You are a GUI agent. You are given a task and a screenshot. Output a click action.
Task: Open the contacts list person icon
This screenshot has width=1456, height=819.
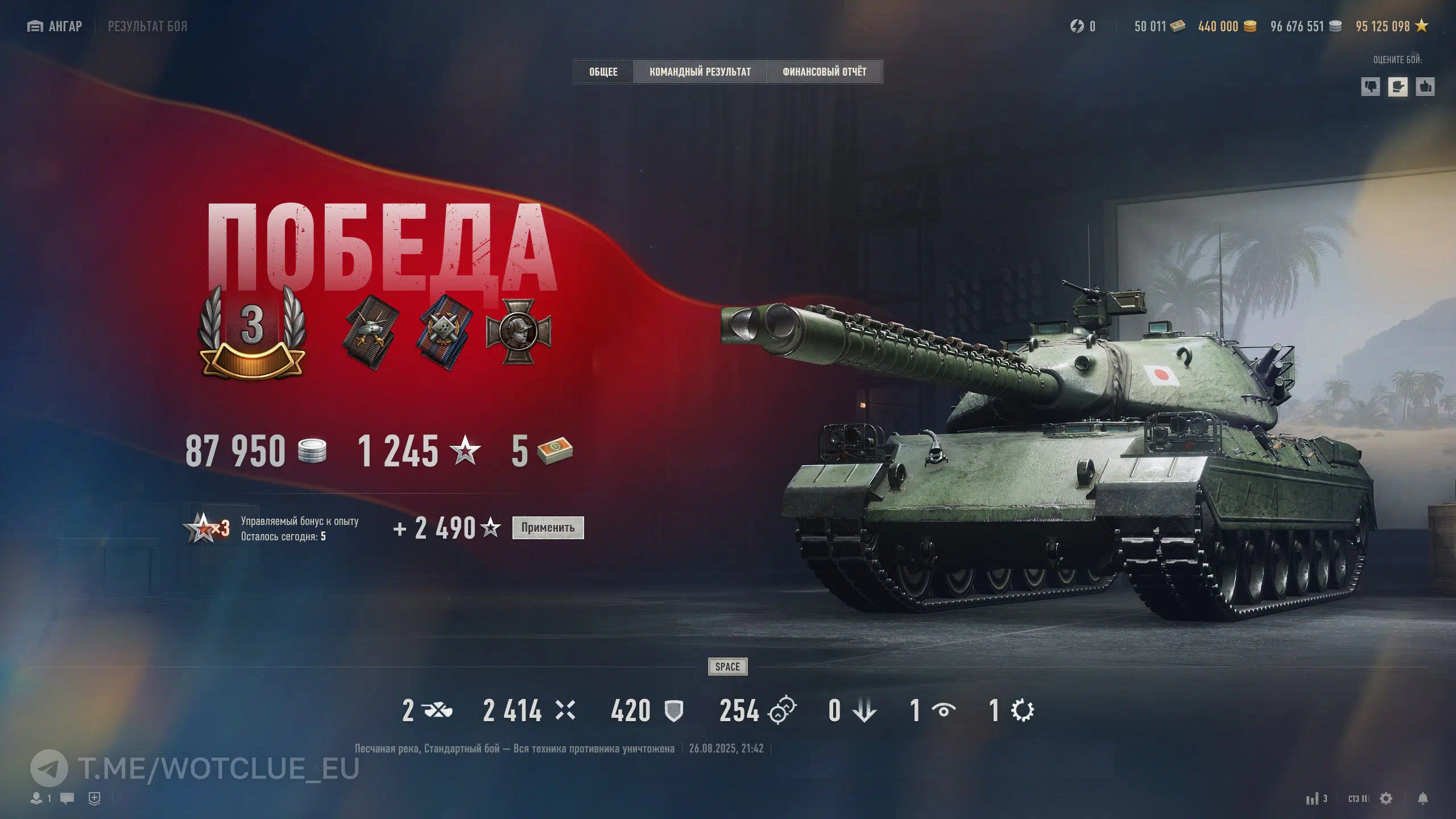(x=37, y=799)
